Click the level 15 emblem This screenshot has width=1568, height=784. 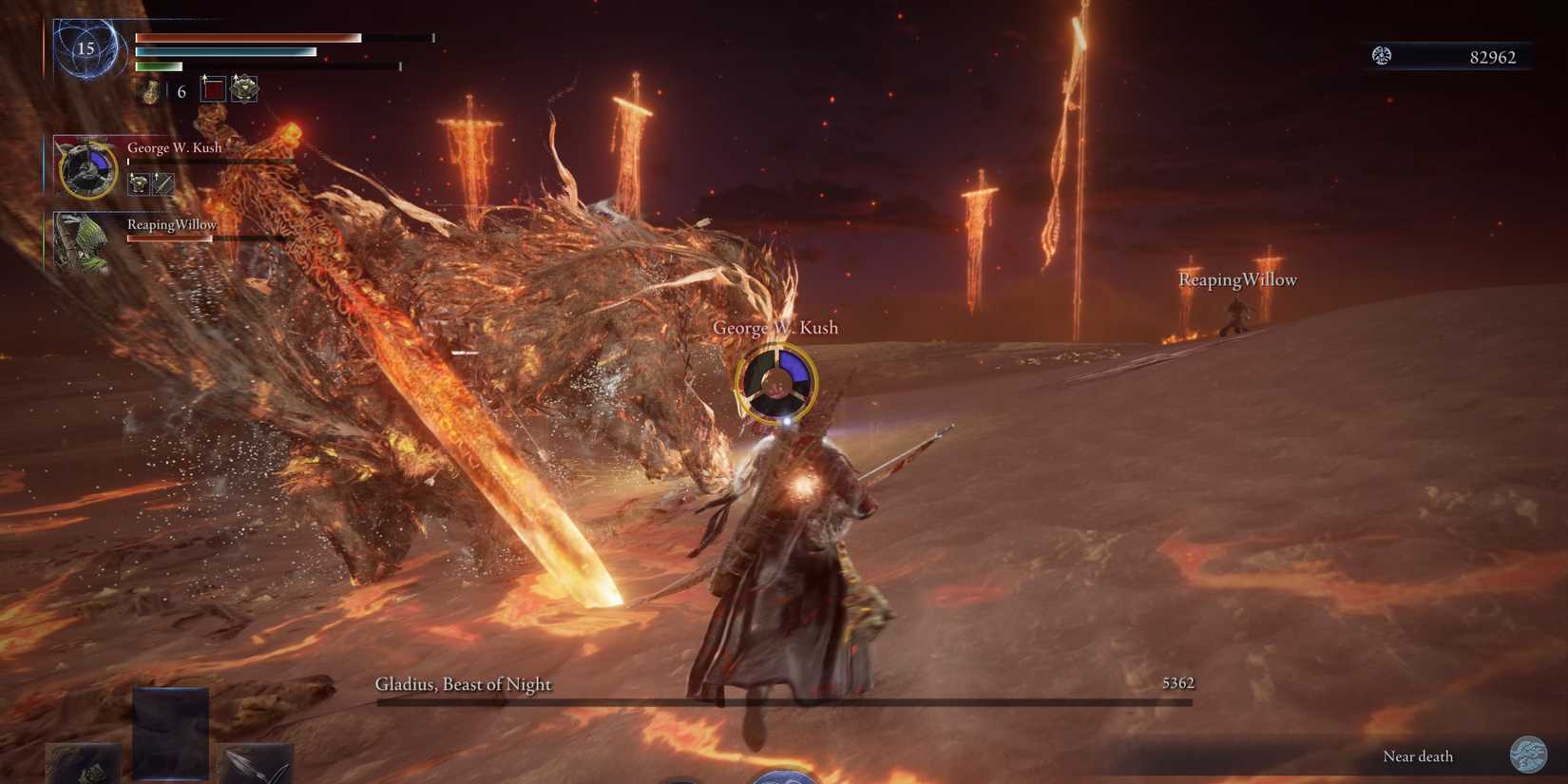(x=86, y=48)
